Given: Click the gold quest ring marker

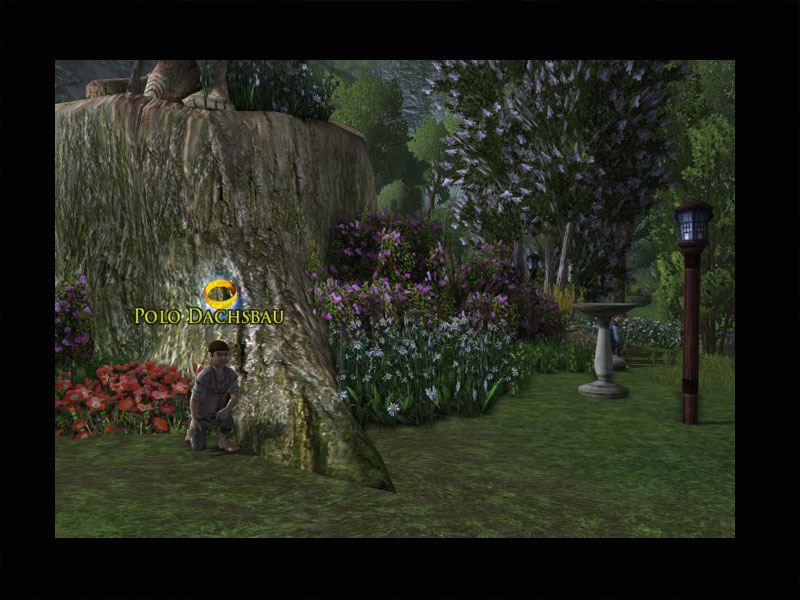Looking at the screenshot, I should [x=220, y=293].
